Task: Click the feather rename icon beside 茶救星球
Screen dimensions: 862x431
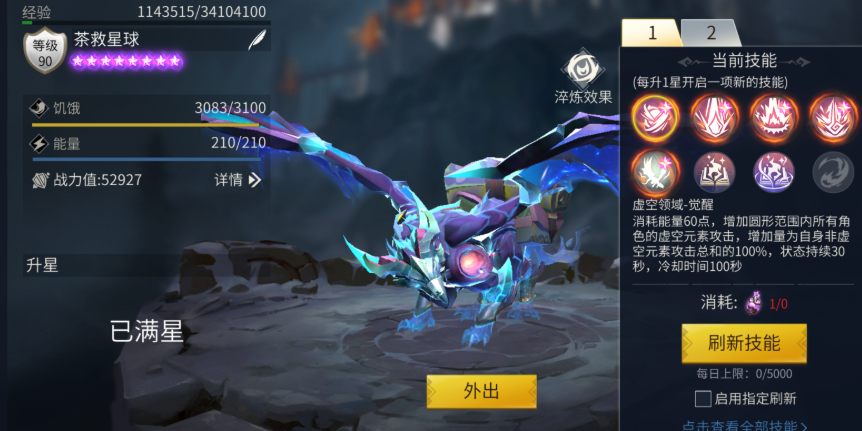Action: [x=257, y=40]
